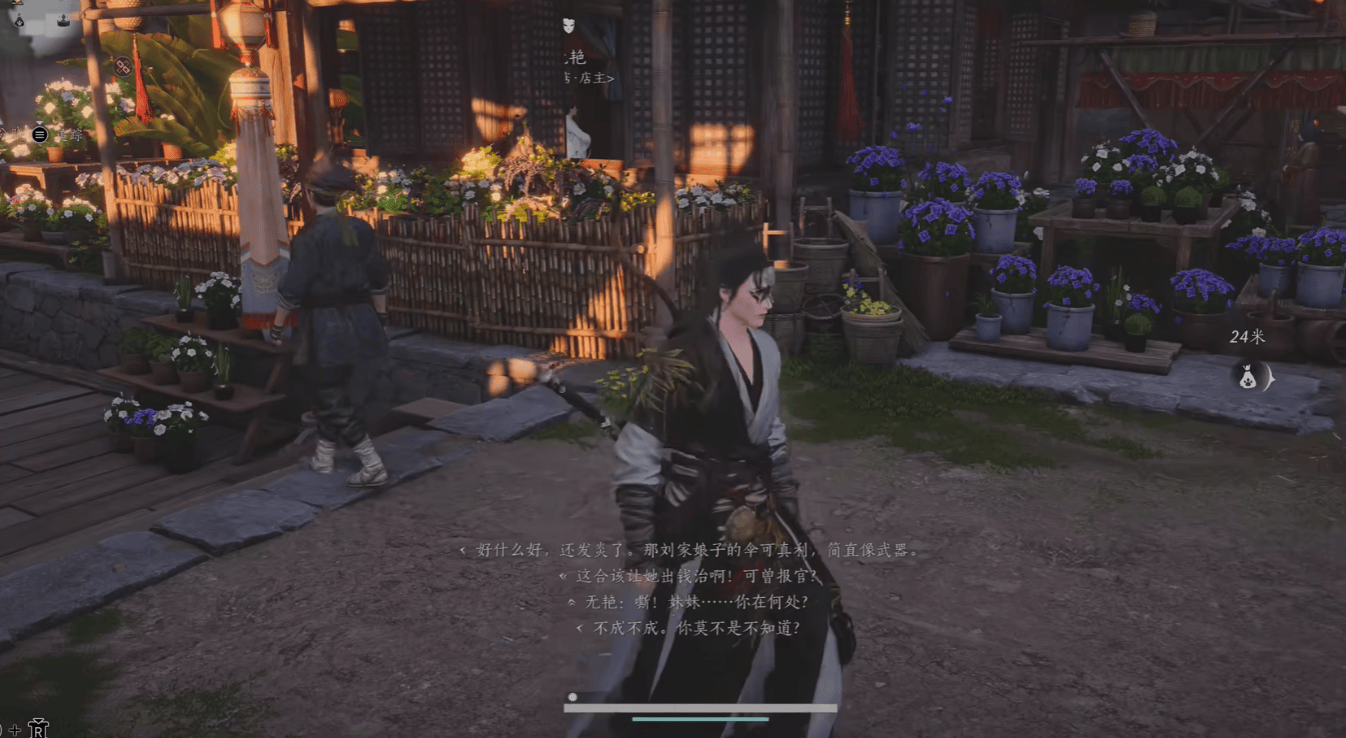
Task: Select the small pouch icon at top-left
Action: pyautogui.click(x=19, y=19)
